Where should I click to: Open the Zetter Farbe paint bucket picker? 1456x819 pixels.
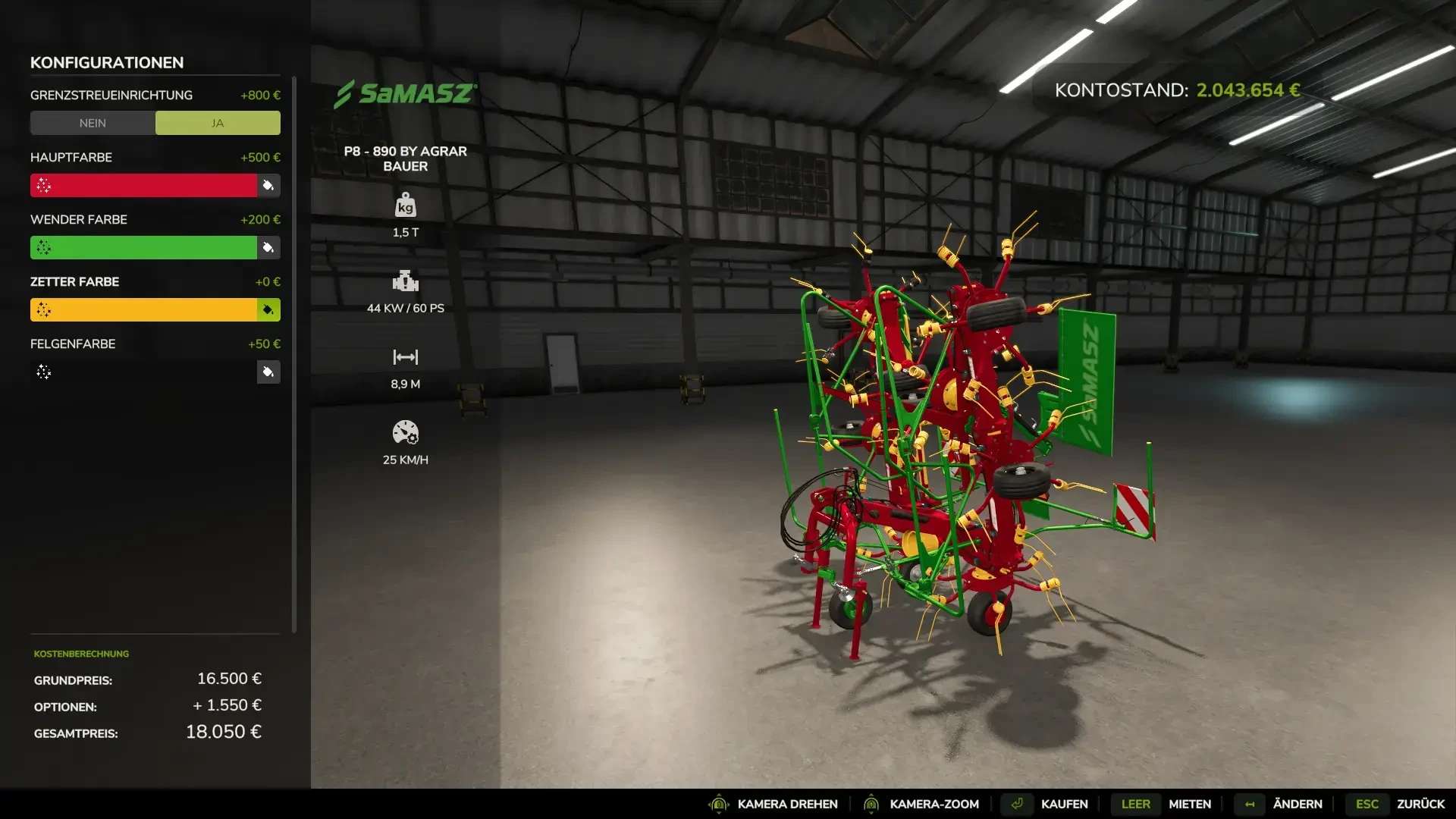click(268, 310)
